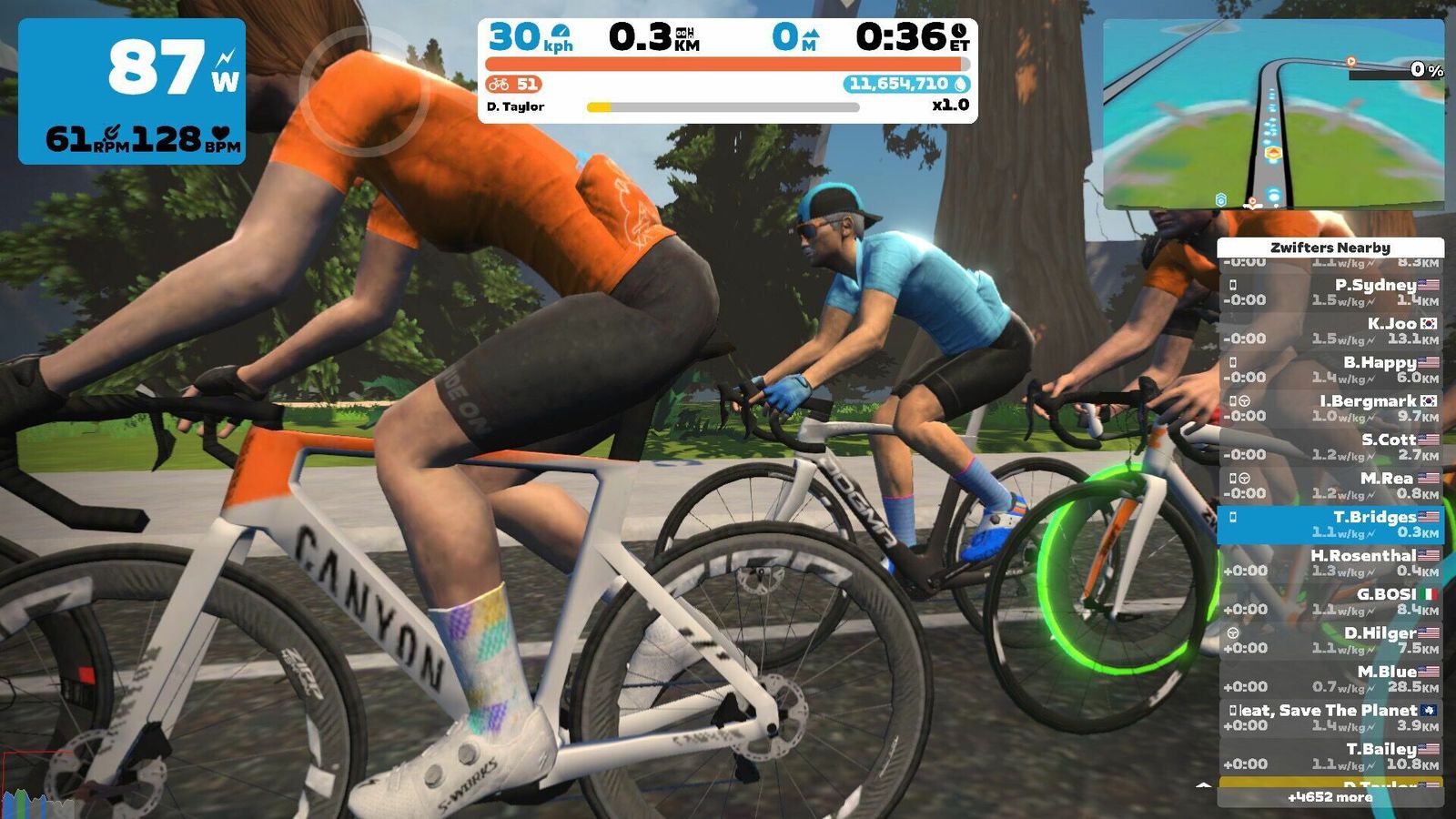
Task: Select H.Rosenthal from the rider list
Action: [x=1330, y=563]
